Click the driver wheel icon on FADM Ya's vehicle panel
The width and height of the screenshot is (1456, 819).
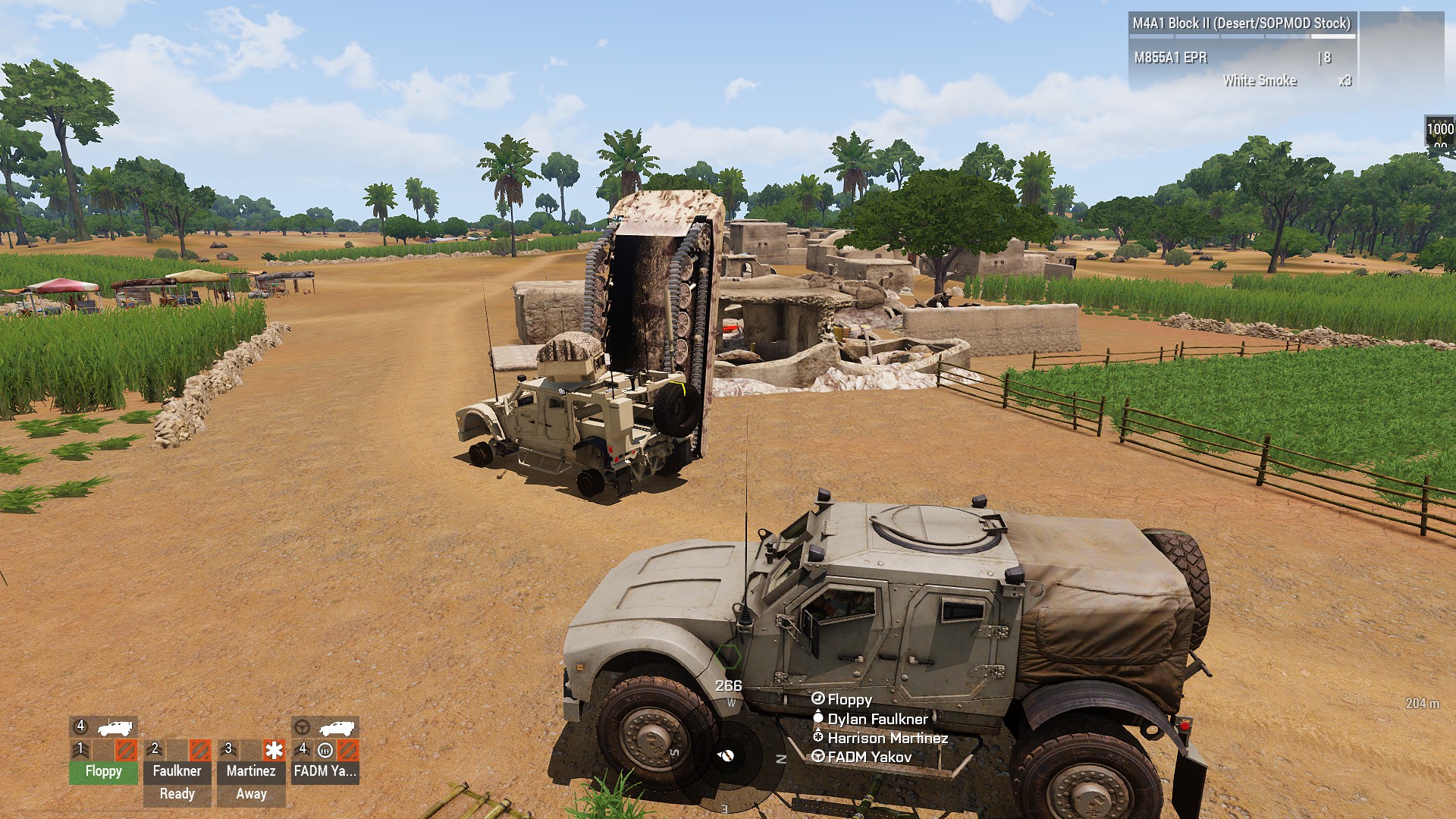[x=302, y=727]
